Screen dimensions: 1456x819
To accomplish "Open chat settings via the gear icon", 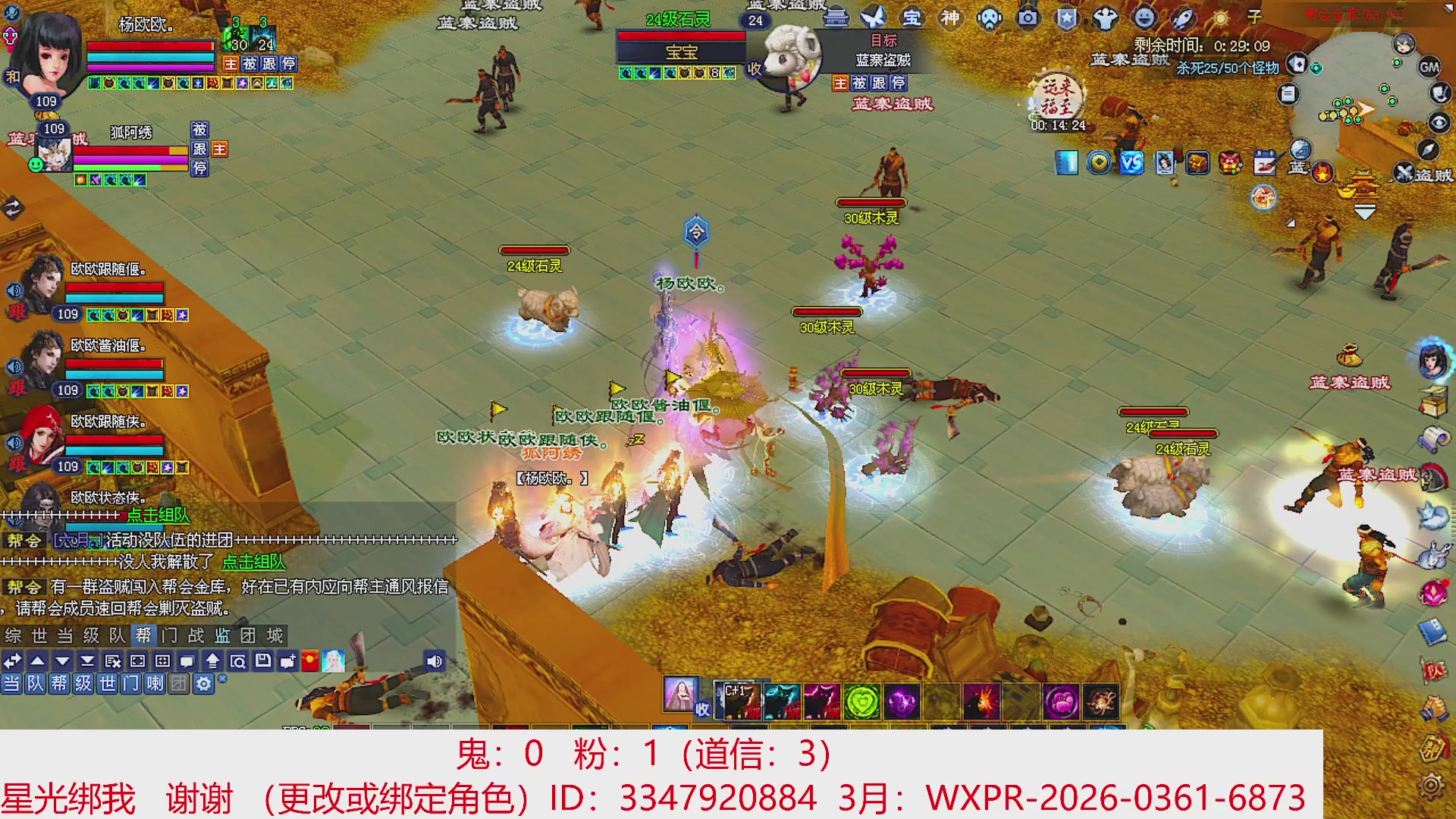I will click(202, 683).
